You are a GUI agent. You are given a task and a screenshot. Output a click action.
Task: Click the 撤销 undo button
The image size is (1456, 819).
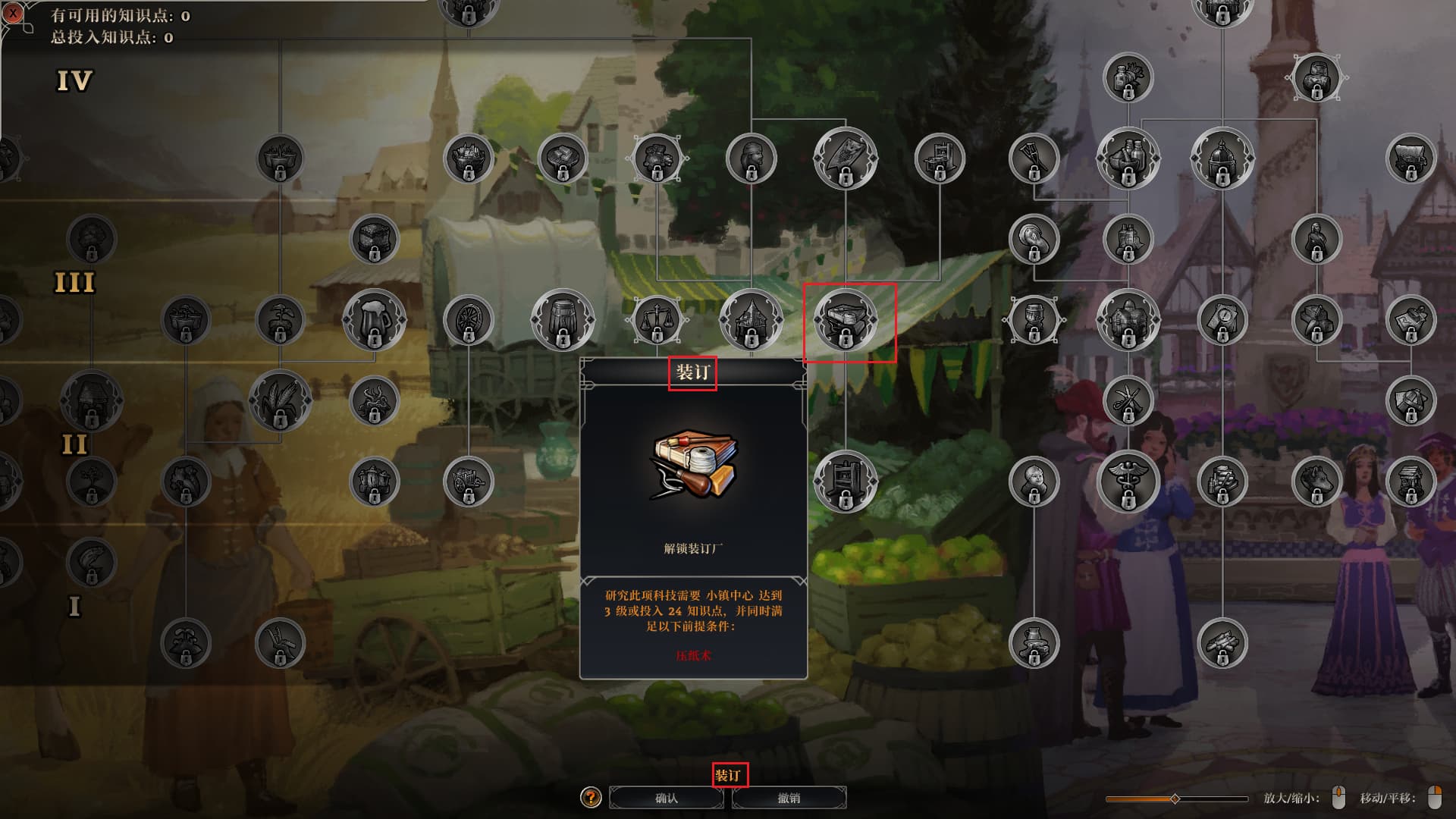click(789, 798)
